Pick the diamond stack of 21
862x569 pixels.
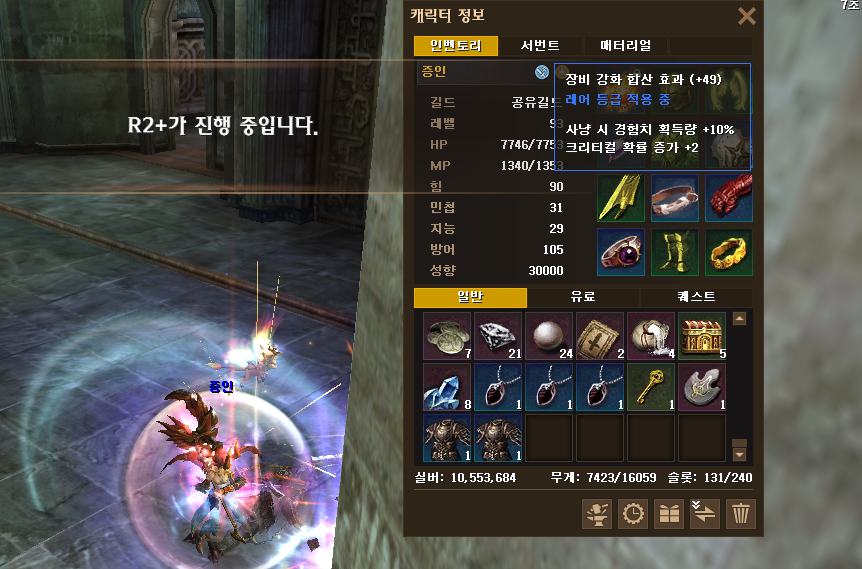(498, 336)
